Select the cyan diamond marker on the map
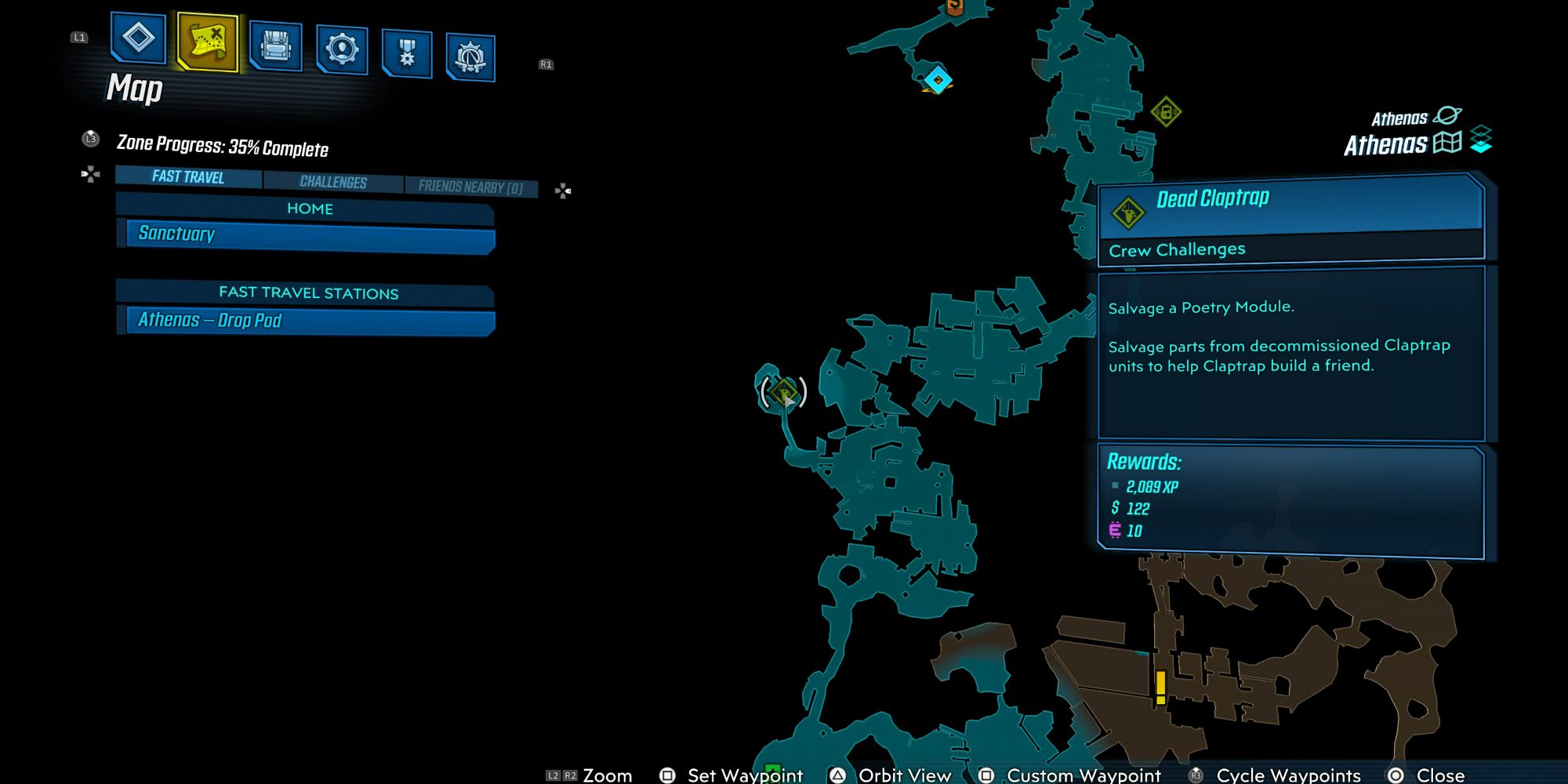 tap(938, 79)
